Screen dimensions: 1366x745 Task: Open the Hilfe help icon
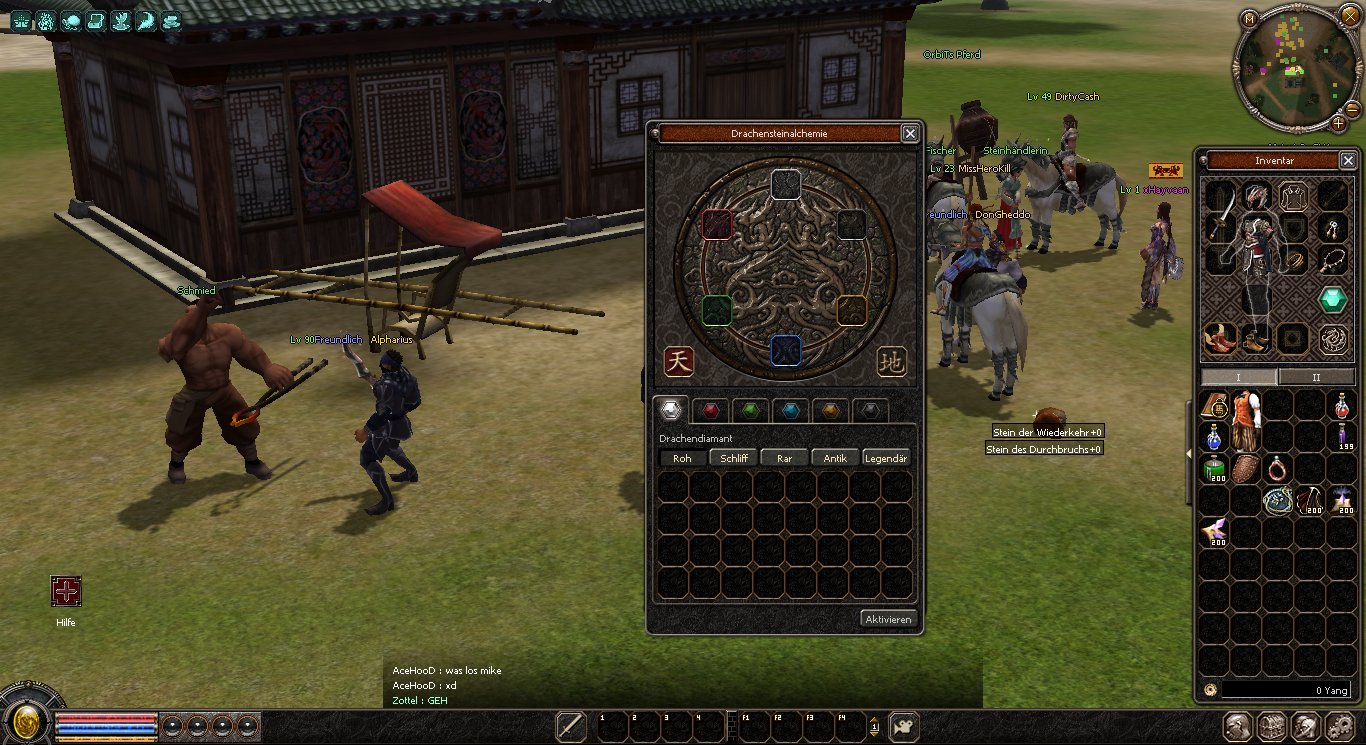click(x=66, y=592)
